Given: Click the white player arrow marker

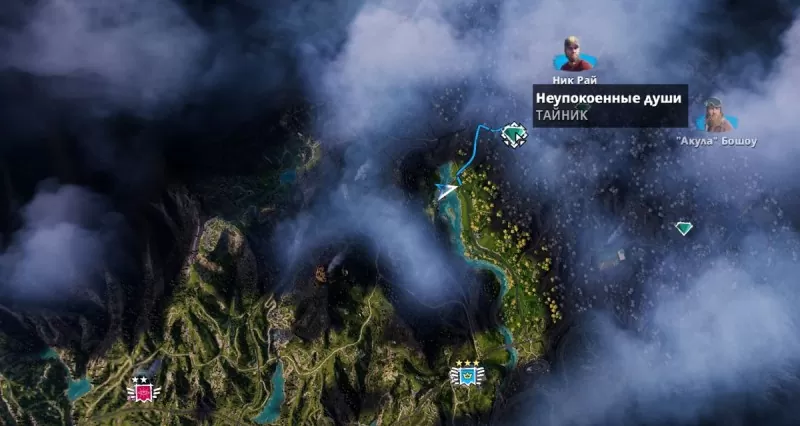Looking at the screenshot, I should click(x=447, y=187).
